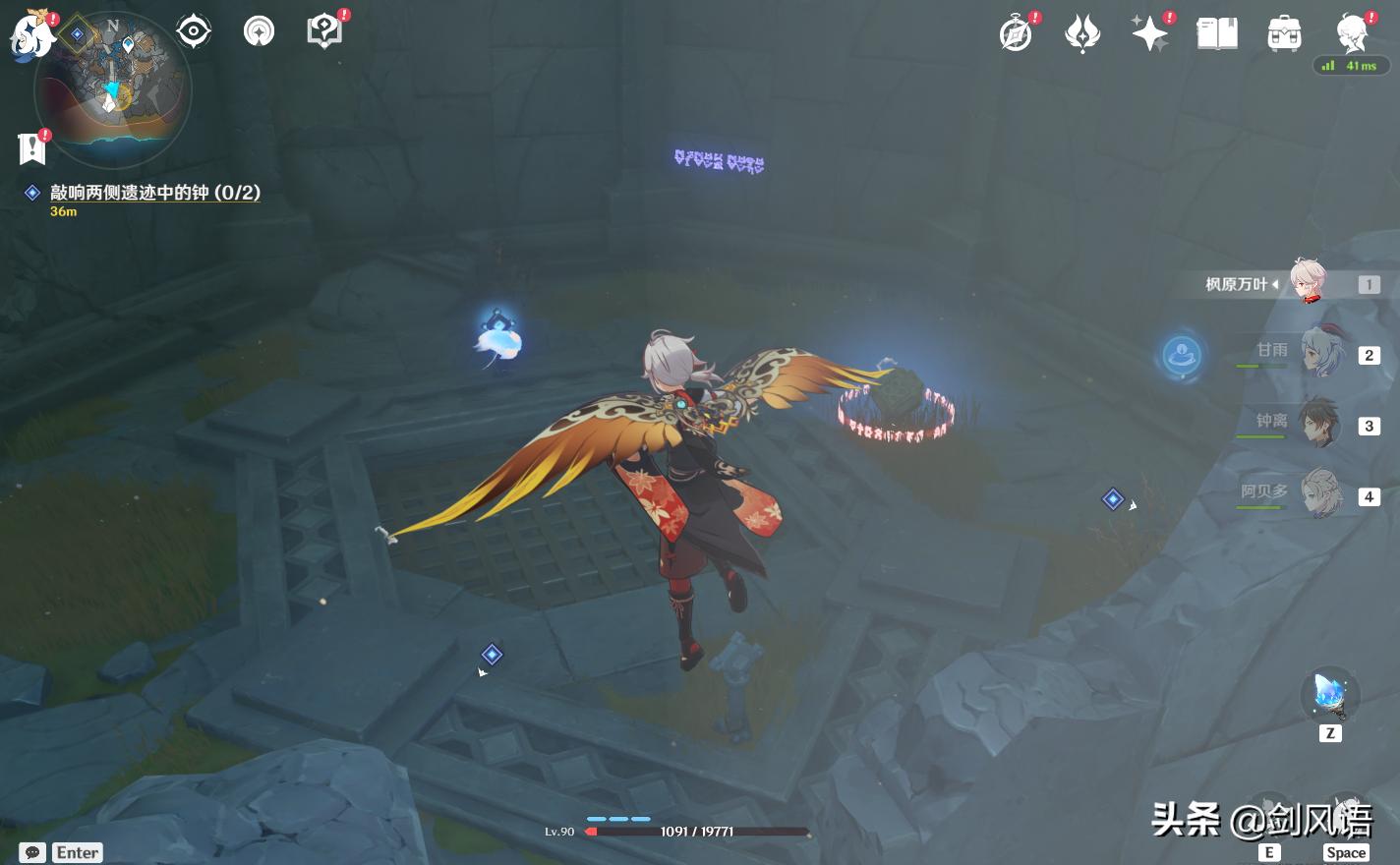
Task: Open the quest navigation eye icon
Action: 194,32
